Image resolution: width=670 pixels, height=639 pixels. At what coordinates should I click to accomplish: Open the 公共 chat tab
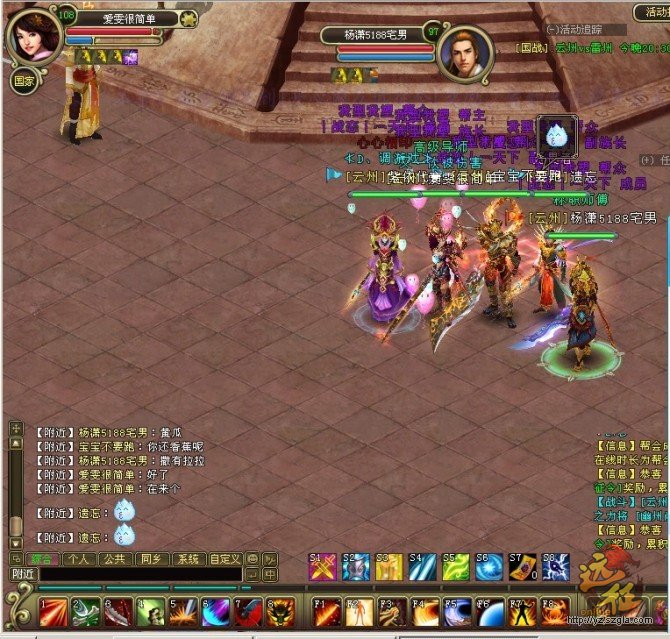pyautogui.click(x=116, y=558)
